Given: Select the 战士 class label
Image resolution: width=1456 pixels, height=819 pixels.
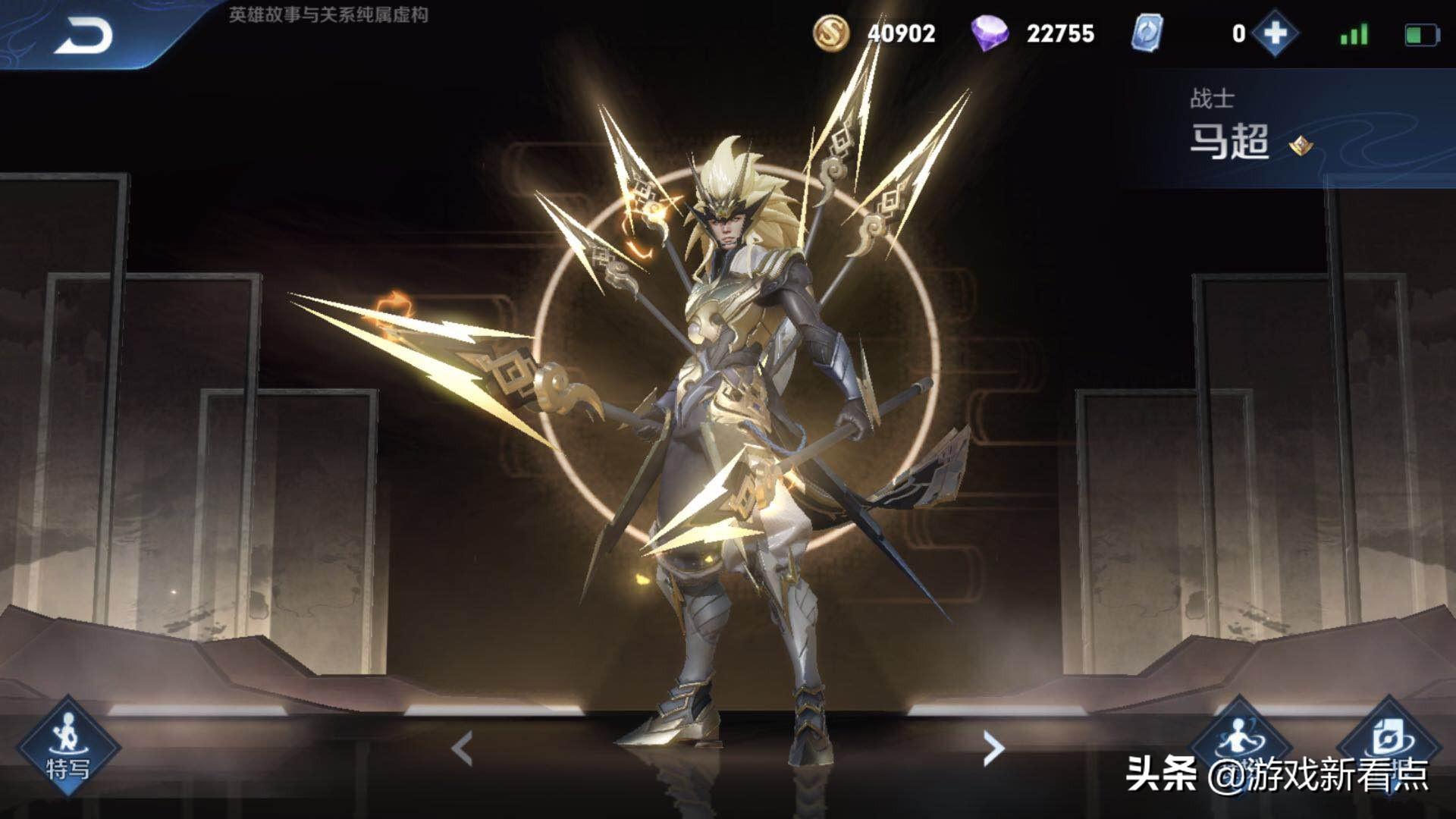Looking at the screenshot, I should 1213,97.
